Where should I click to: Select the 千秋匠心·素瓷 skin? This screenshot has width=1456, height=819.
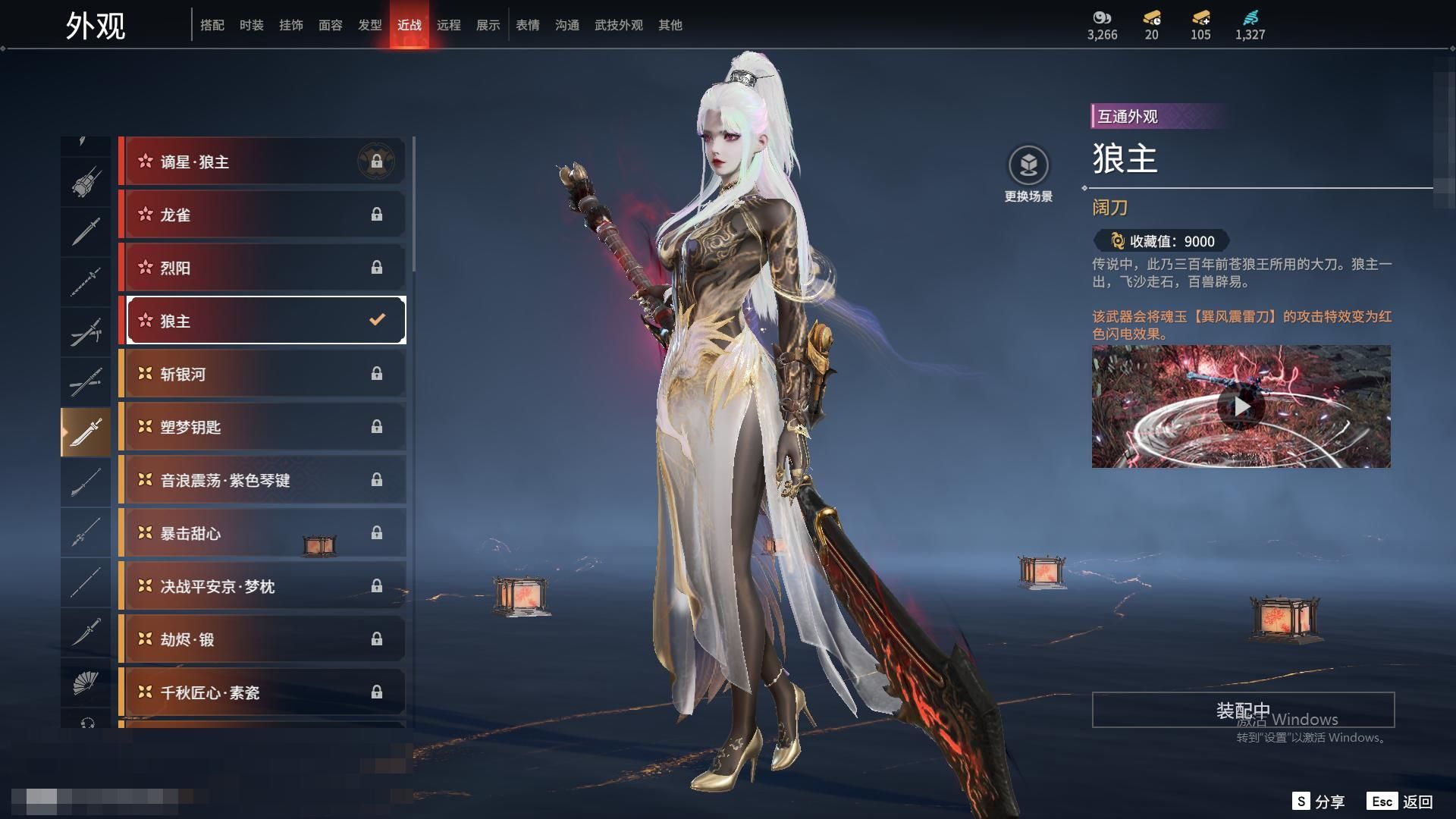pos(262,692)
